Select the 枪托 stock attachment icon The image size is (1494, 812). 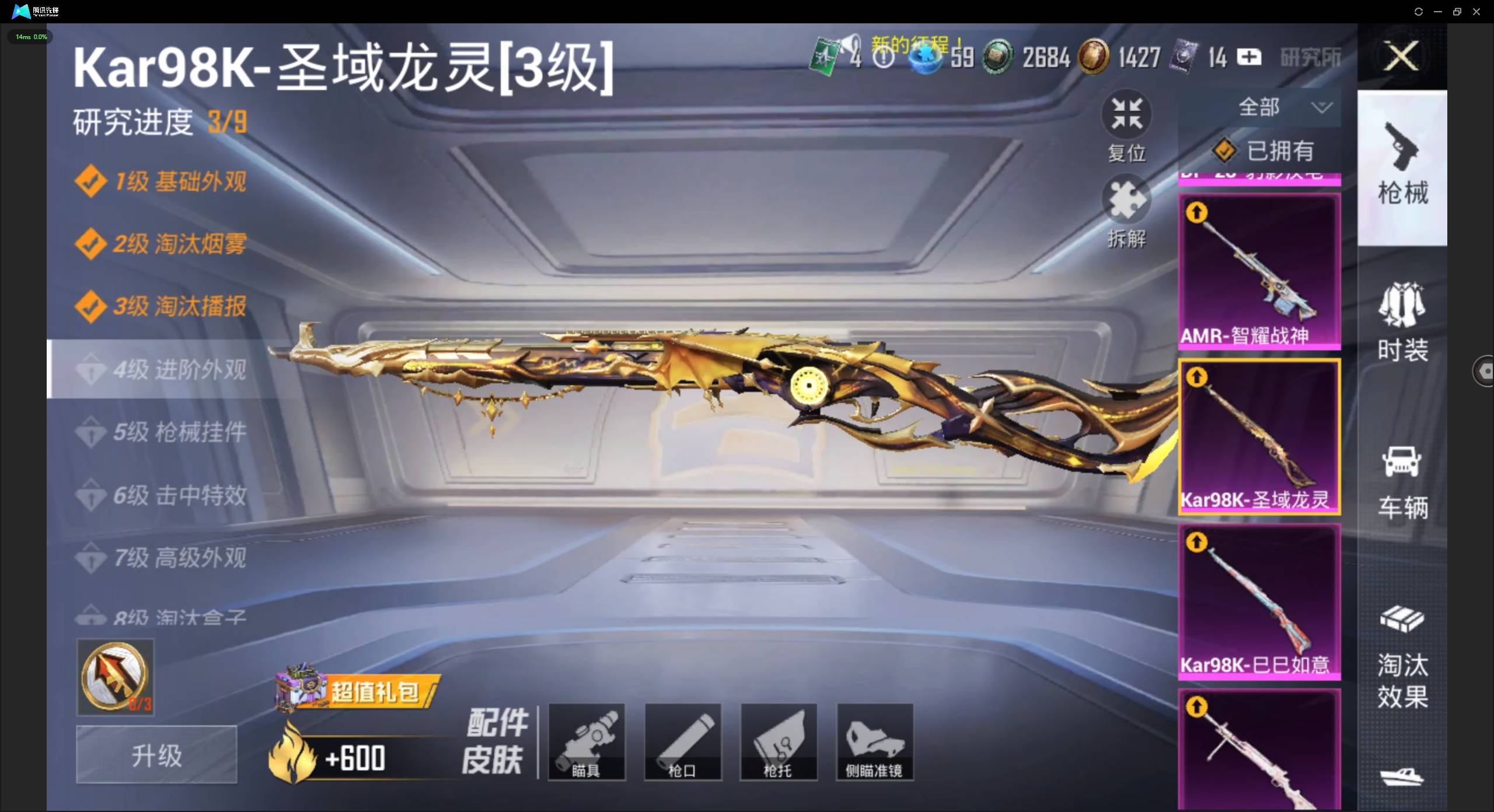point(778,742)
